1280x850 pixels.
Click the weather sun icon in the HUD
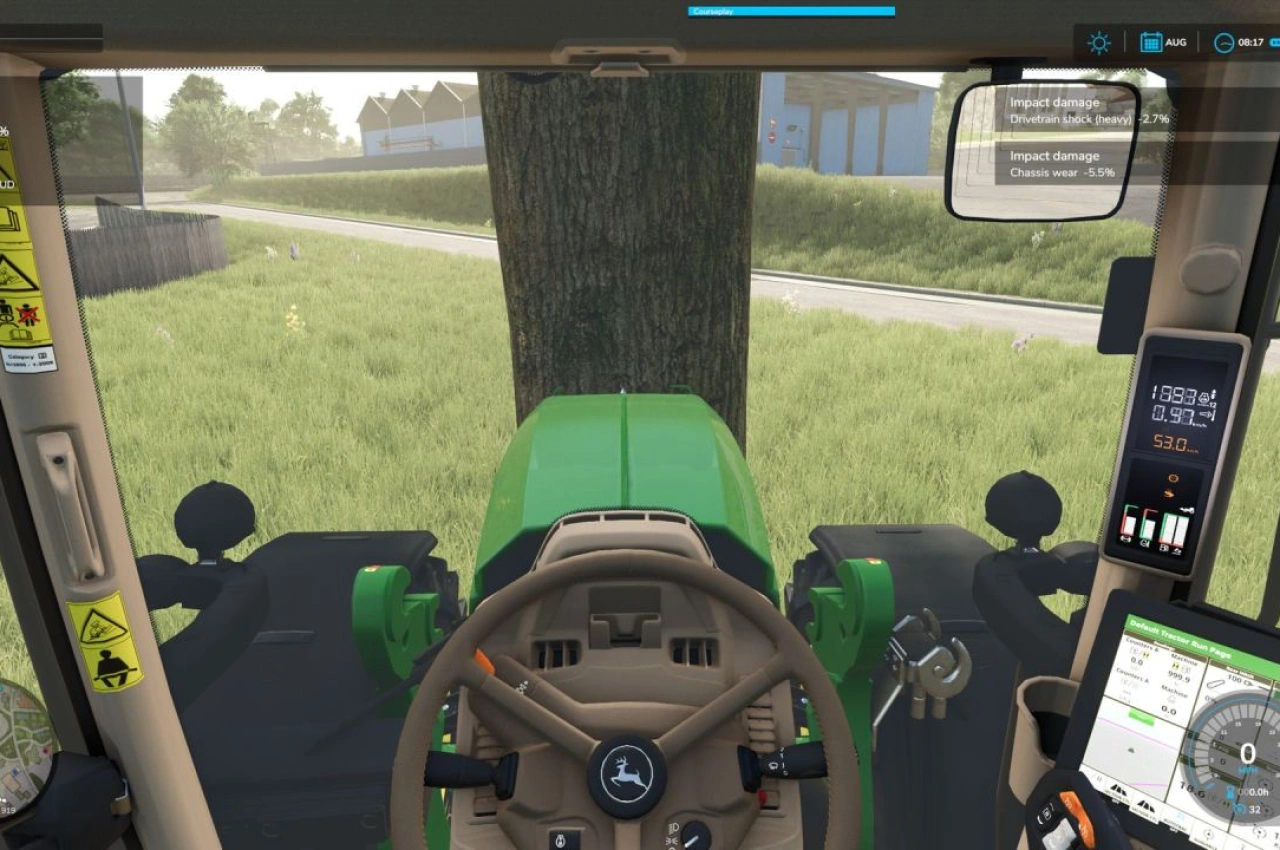point(1099,42)
